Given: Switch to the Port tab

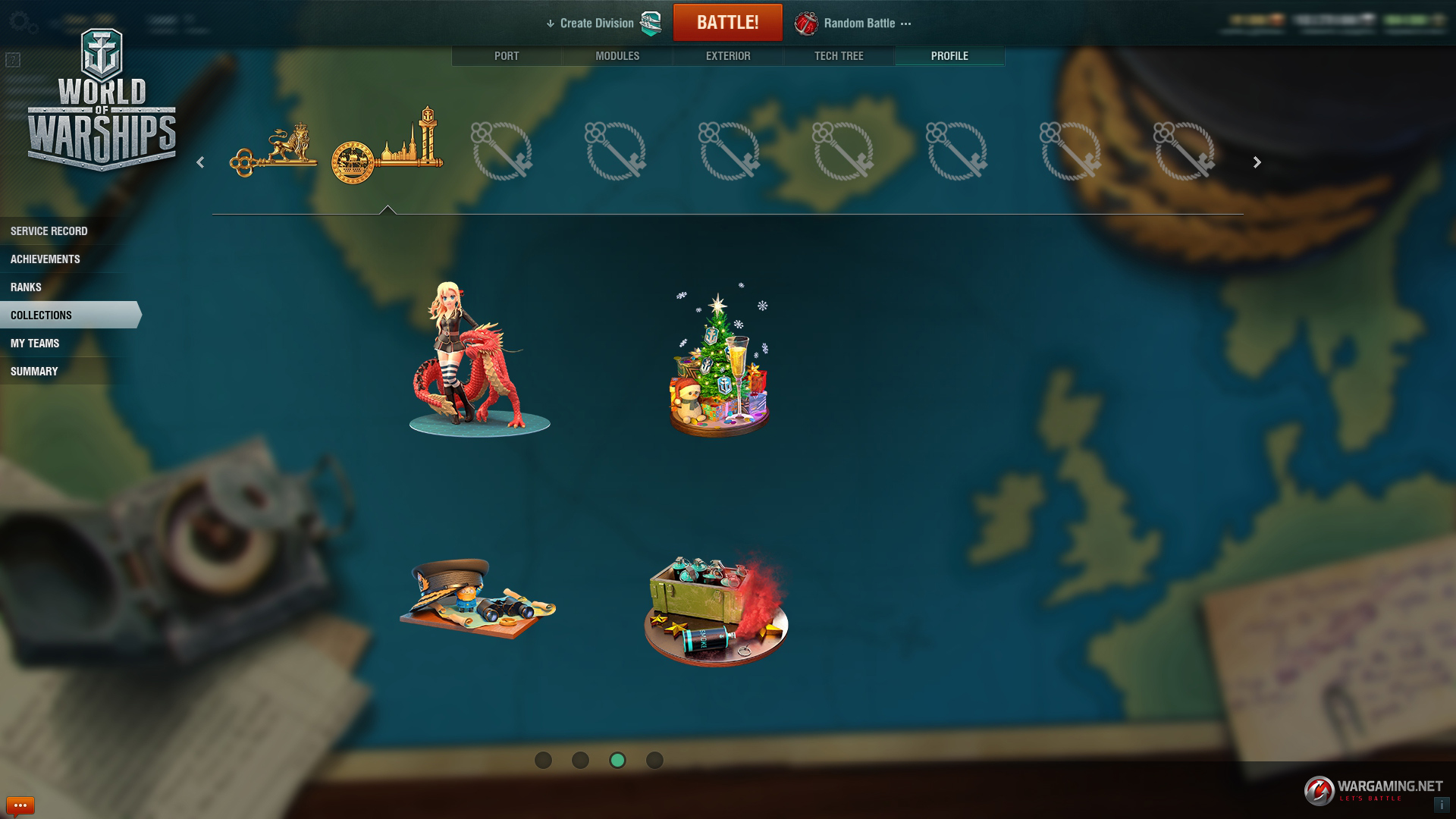Looking at the screenshot, I should pyautogui.click(x=507, y=56).
